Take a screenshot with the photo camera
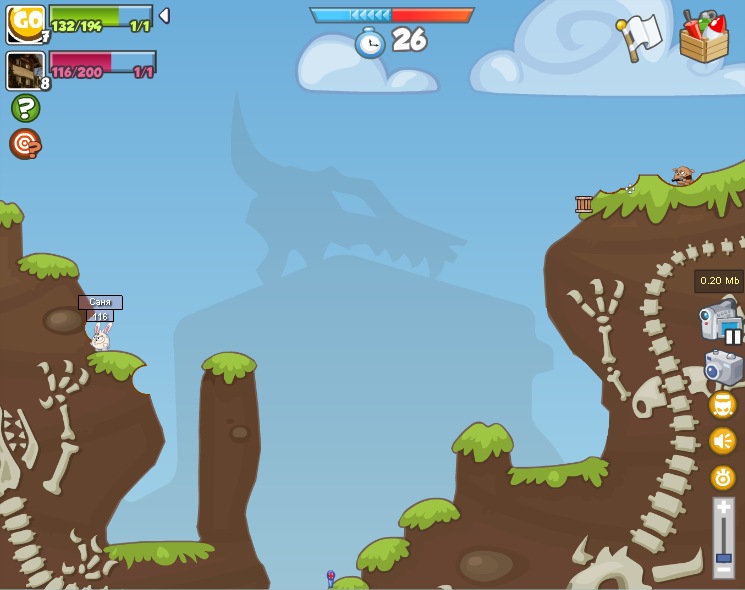The image size is (745, 590). tap(723, 368)
